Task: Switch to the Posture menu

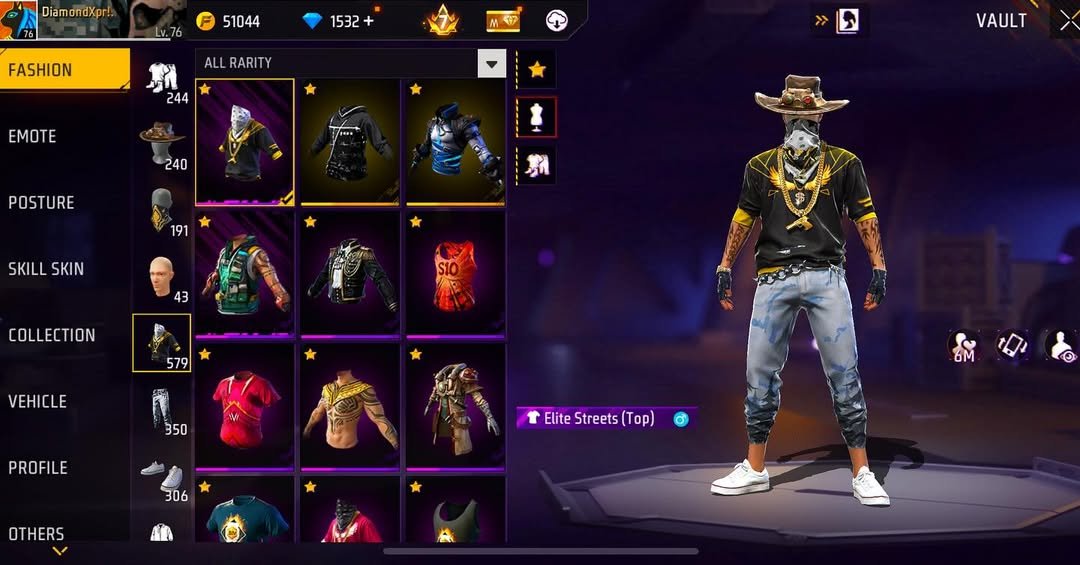Action: pos(42,203)
